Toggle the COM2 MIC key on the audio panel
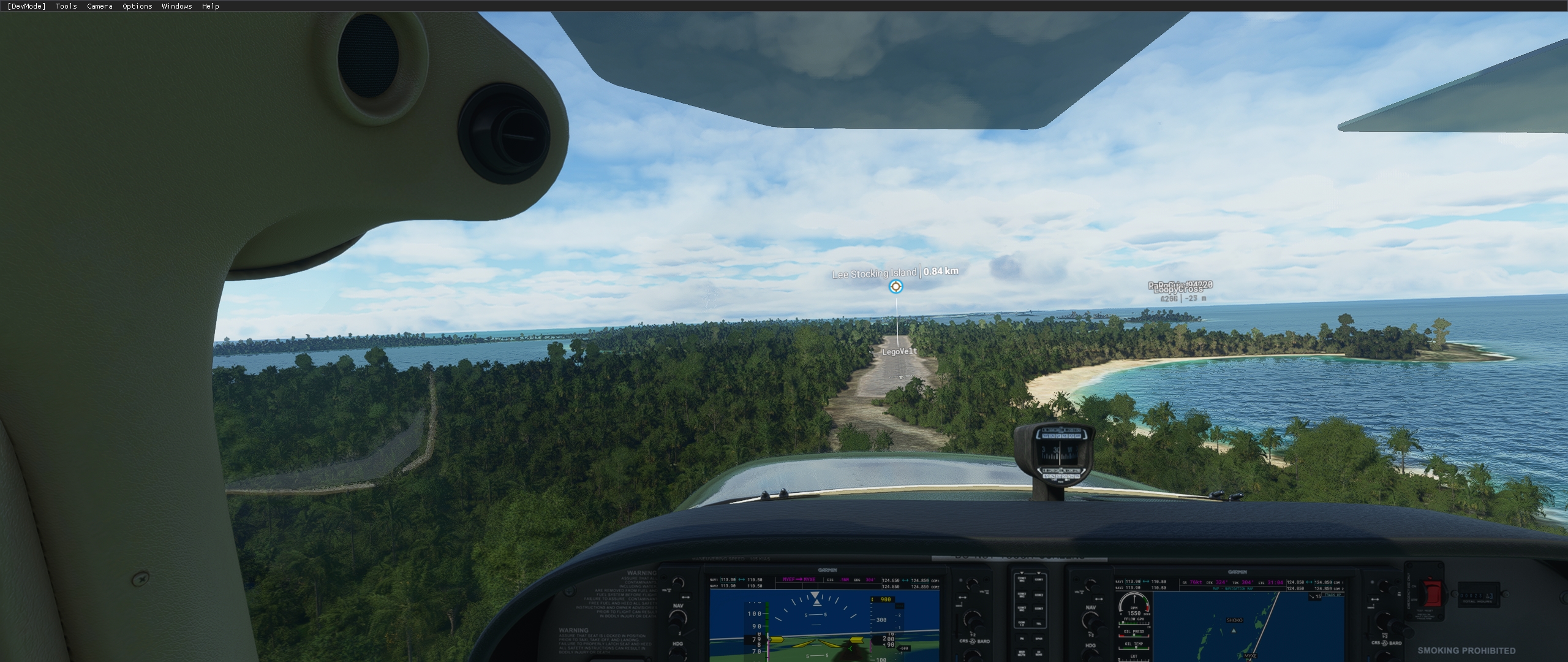The height and width of the screenshot is (662, 1568). pyautogui.click(x=1022, y=595)
